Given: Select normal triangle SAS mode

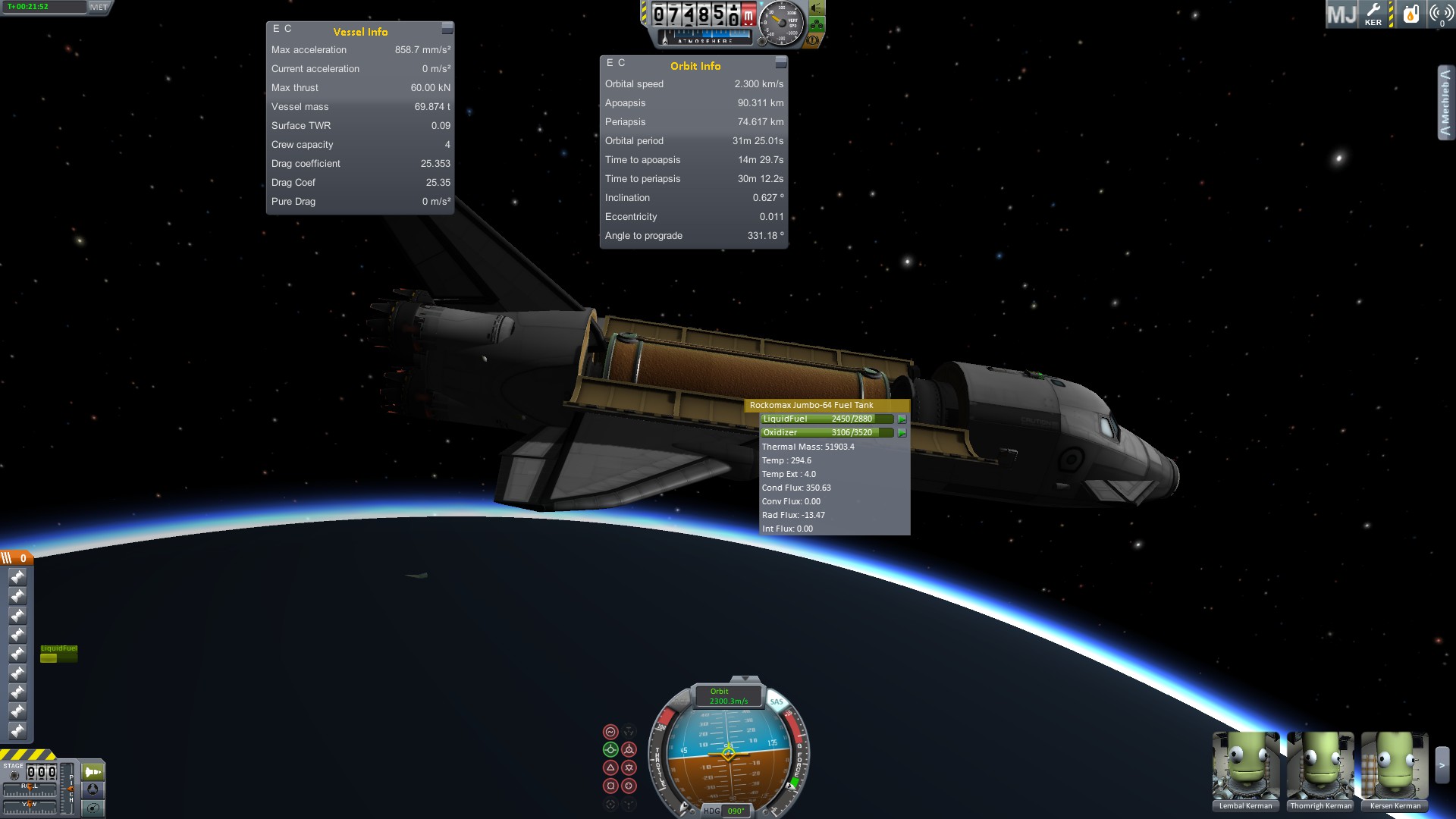Looking at the screenshot, I should (610, 767).
